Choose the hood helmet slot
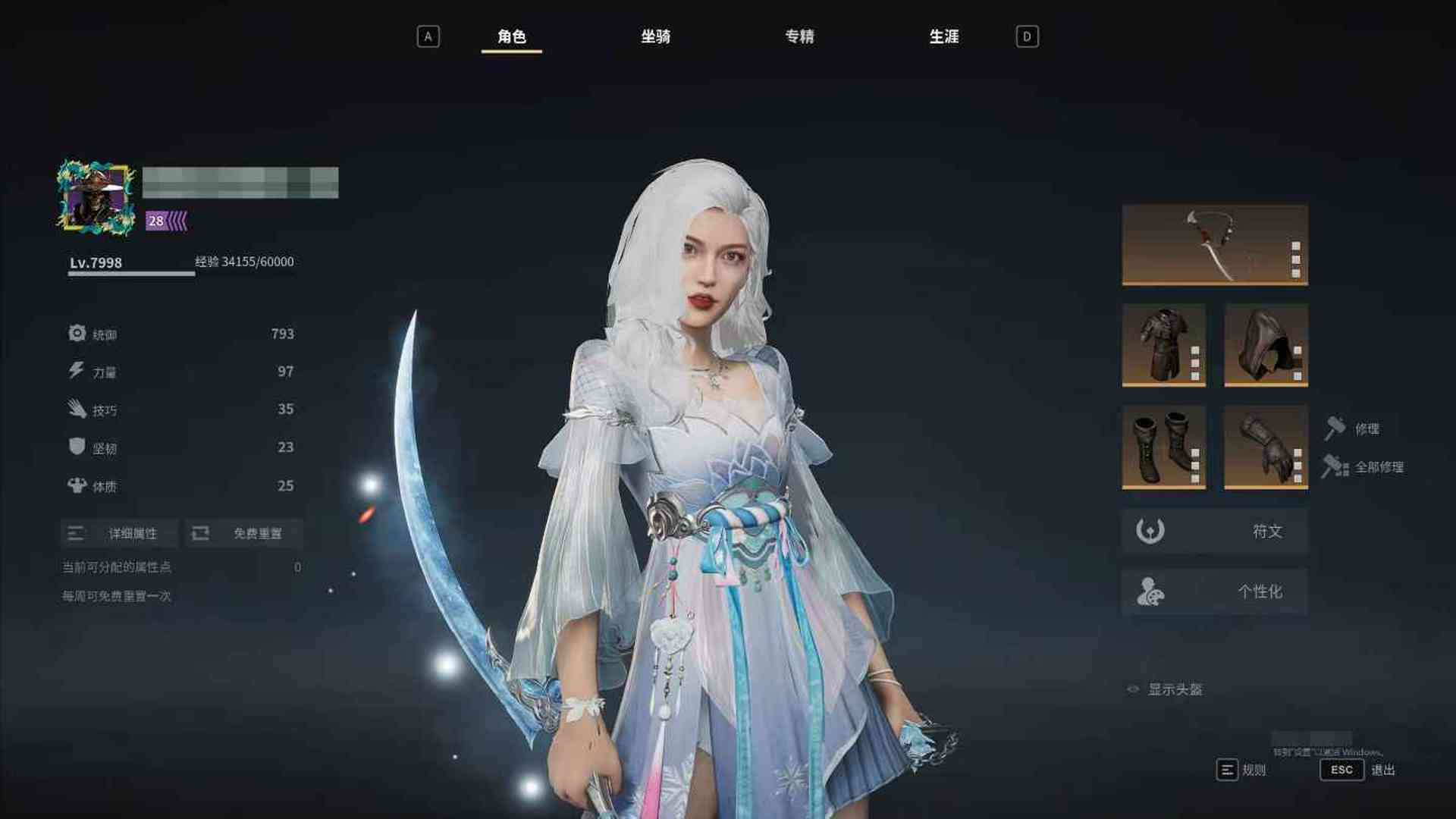The width and height of the screenshot is (1456, 819). 1266,345
